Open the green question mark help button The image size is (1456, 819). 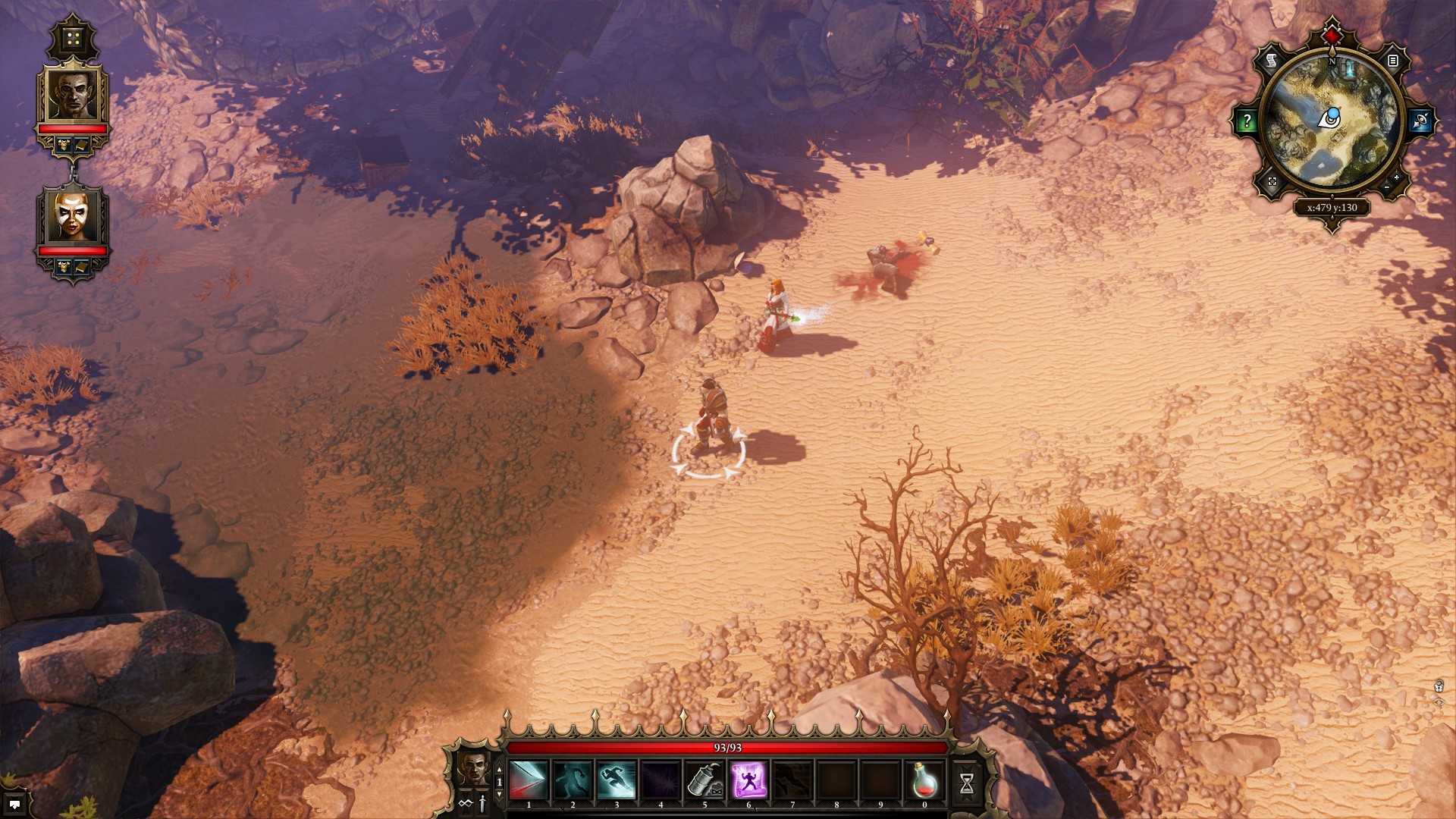tap(1246, 121)
